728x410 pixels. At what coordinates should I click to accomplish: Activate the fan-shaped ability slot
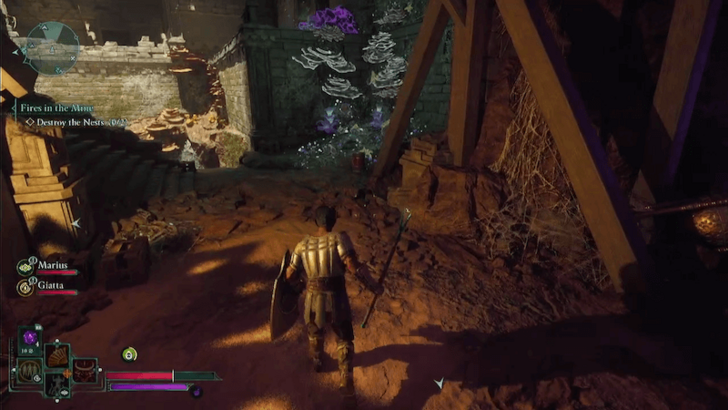coord(57,355)
